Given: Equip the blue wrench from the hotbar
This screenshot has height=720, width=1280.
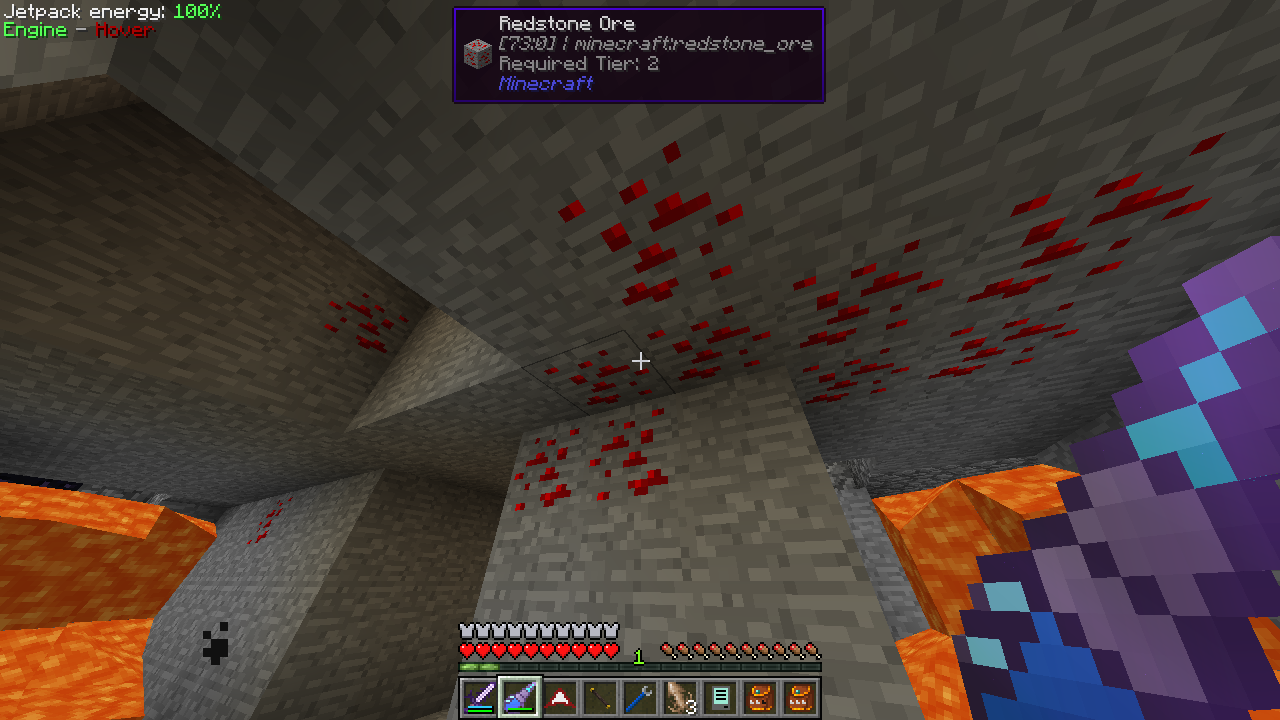Looking at the screenshot, I should click(640, 697).
